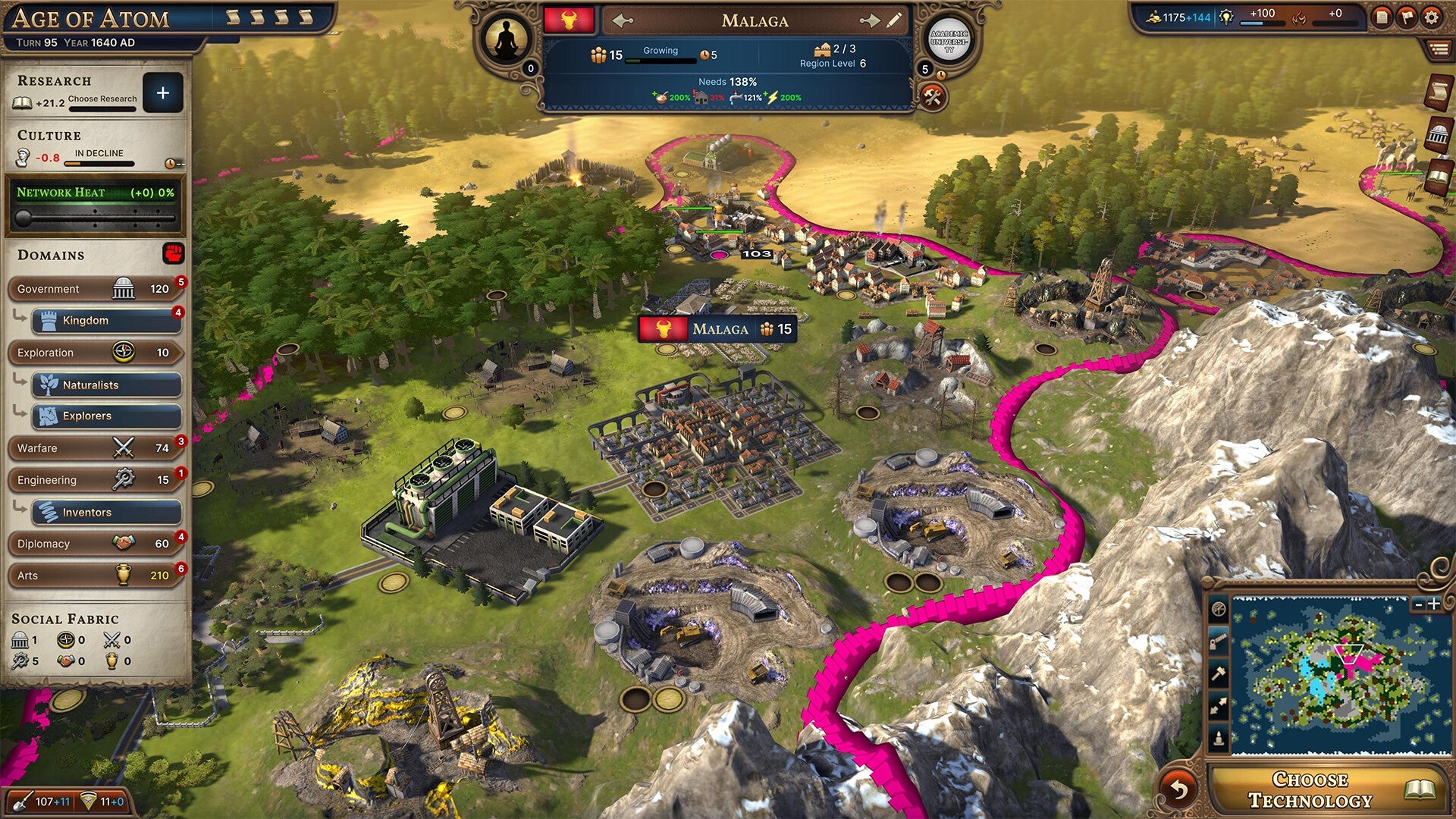Click Malaga's red bull banner
The image size is (1456, 819).
568,21
